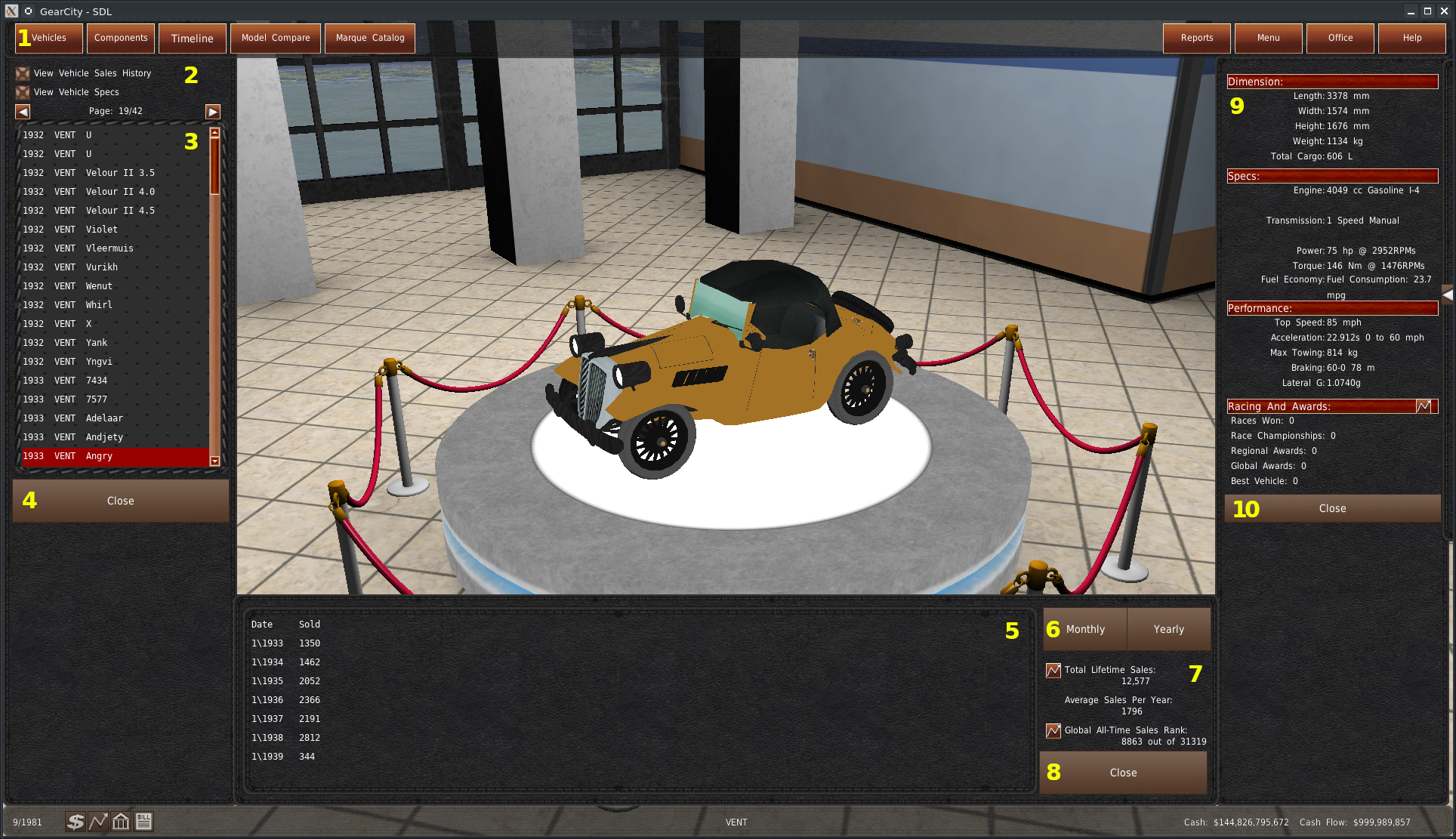This screenshot has height=839, width=1456.
Task: Open the Racing And Awards chart icon
Action: [x=1424, y=406]
